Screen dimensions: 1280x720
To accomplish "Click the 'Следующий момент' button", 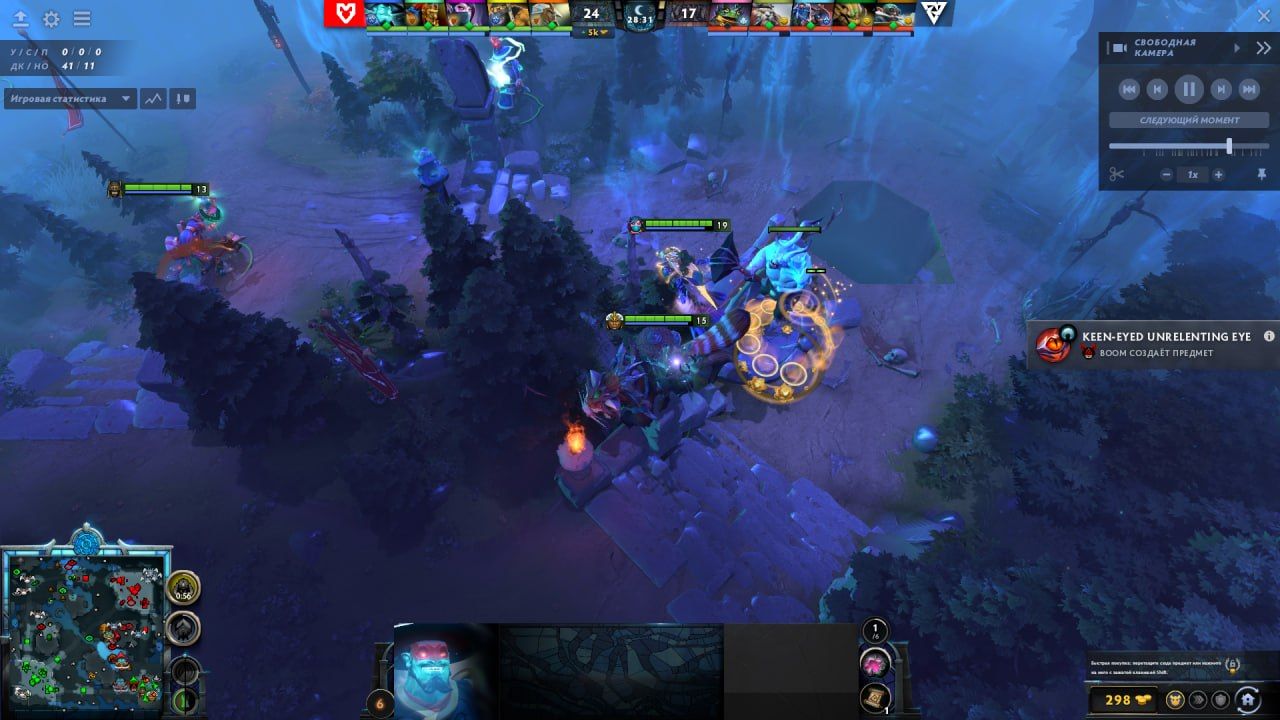I will [x=1190, y=120].
